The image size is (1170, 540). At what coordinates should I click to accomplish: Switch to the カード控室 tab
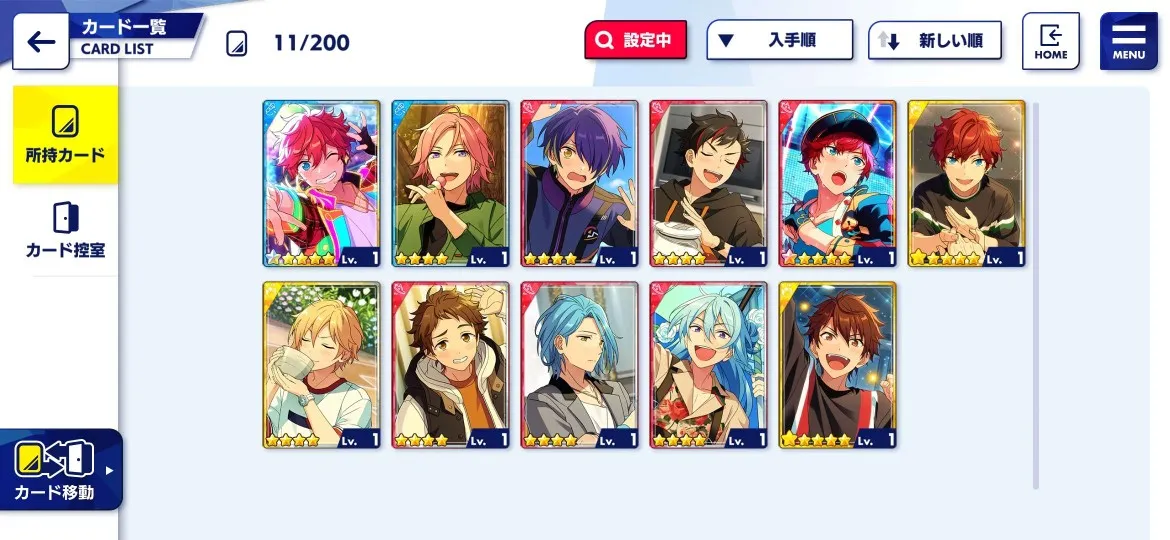tap(65, 229)
